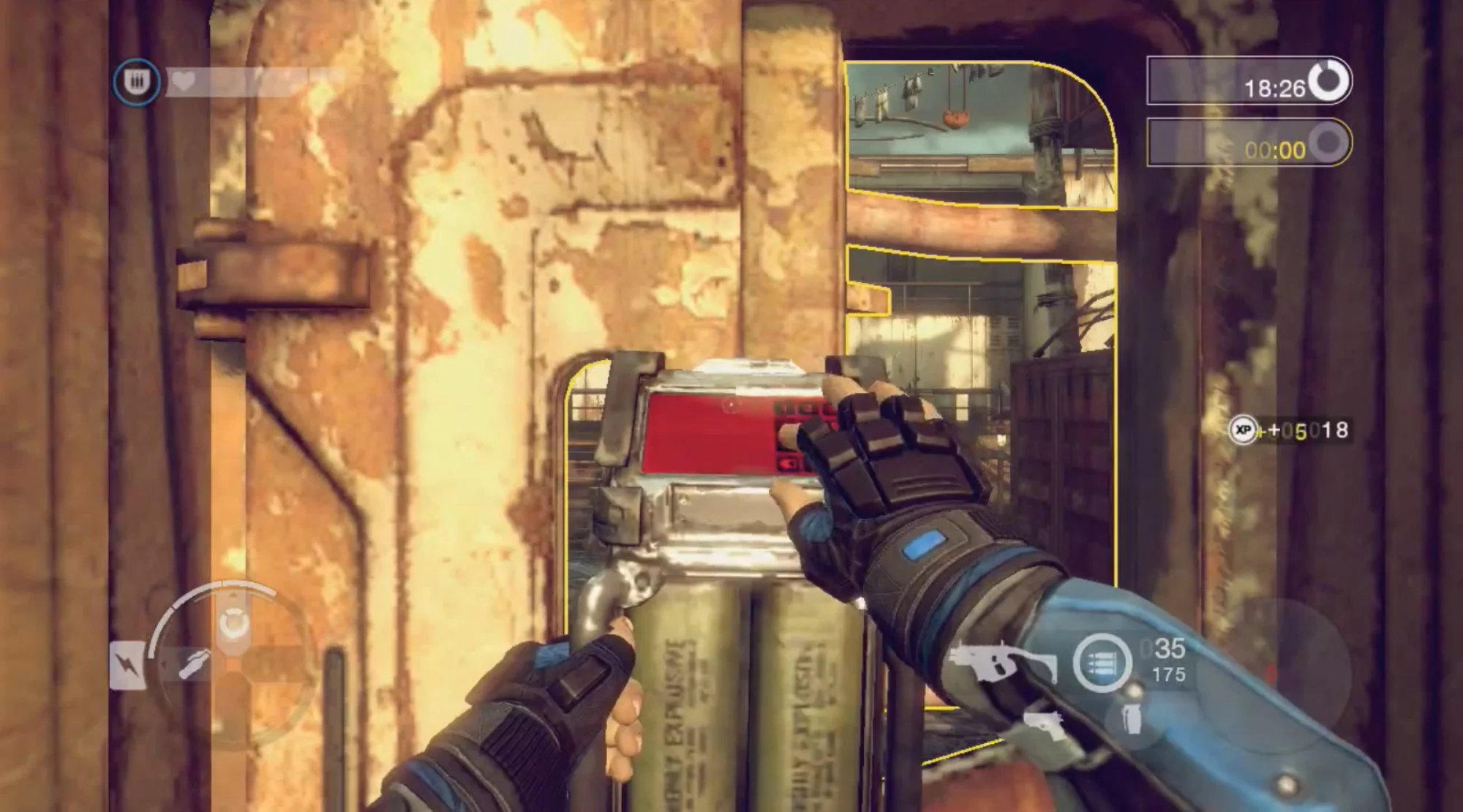This screenshot has height=812, width=1463.
Task: Click the shield class badge icon
Action: tap(137, 82)
